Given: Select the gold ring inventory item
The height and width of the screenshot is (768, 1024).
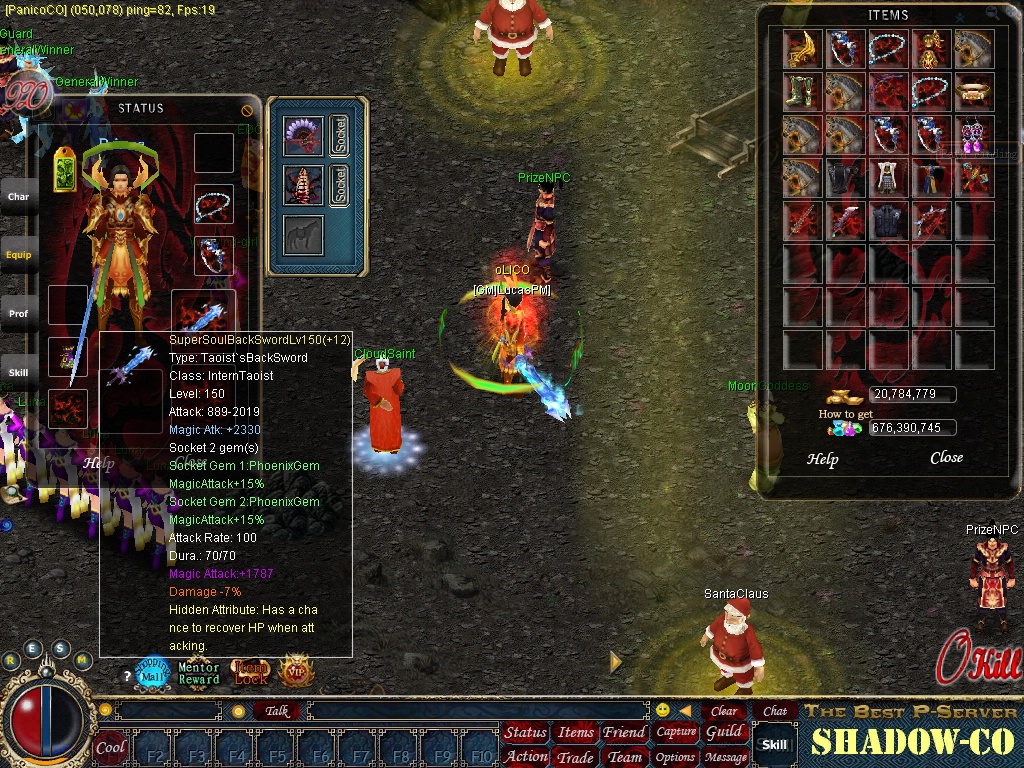Looking at the screenshot, I should click(x=974, y=92).
